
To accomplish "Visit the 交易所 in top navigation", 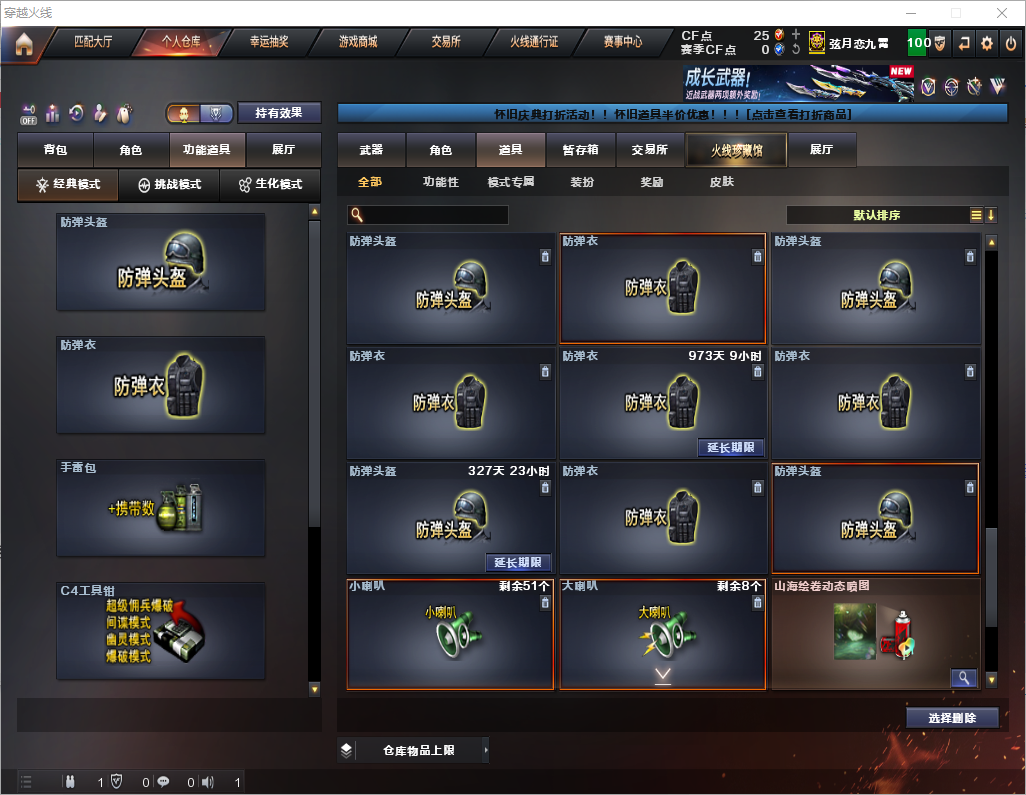I will (x=446, y=42).
